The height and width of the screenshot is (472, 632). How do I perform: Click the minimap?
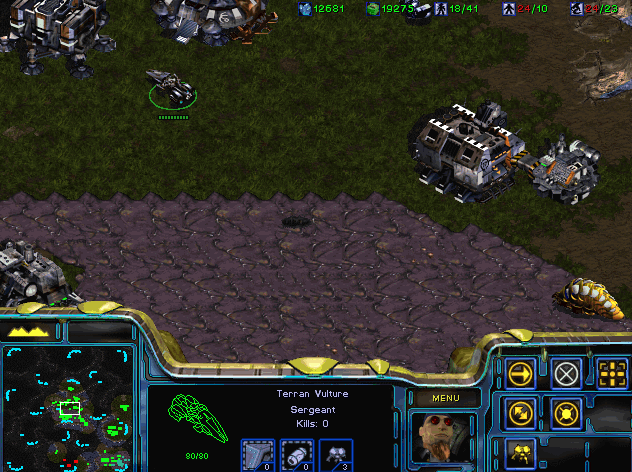68,408
